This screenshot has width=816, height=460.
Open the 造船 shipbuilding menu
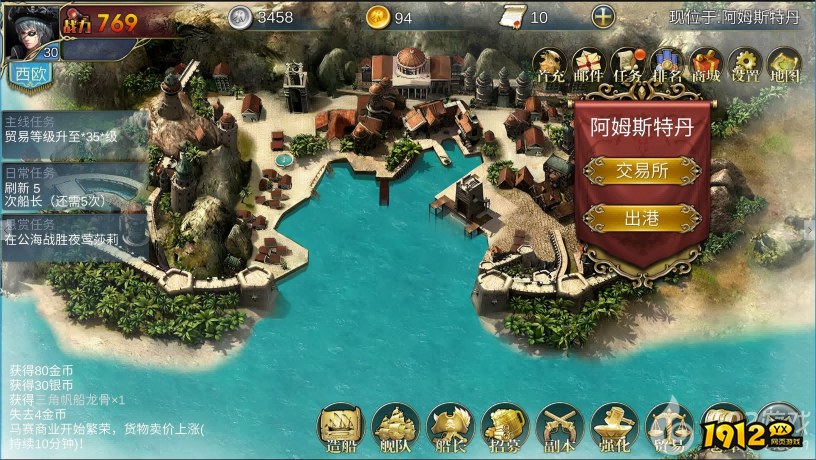[340, 427]
